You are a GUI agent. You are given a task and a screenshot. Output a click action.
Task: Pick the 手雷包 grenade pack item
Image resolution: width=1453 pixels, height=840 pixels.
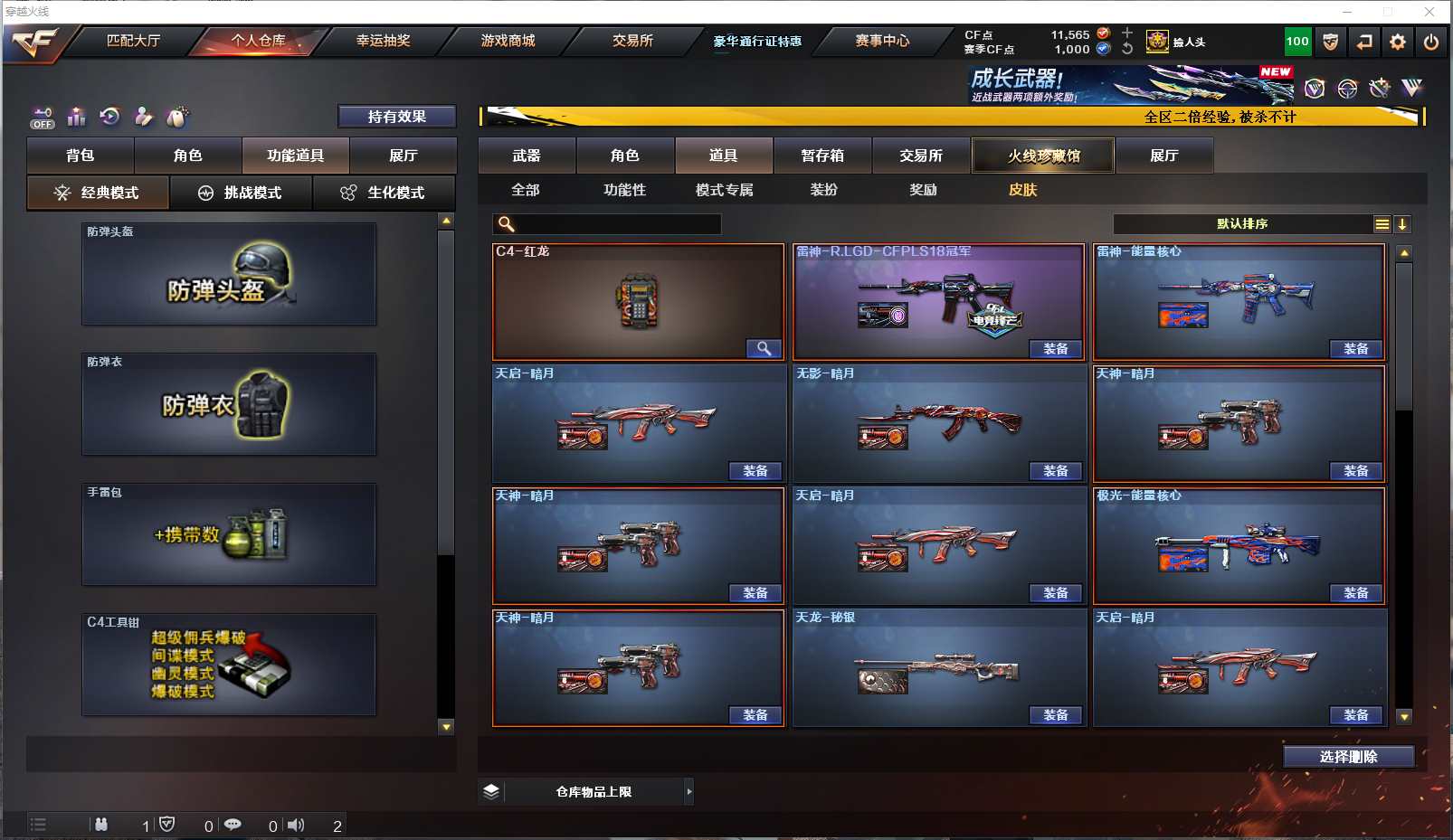click(229, 534)
